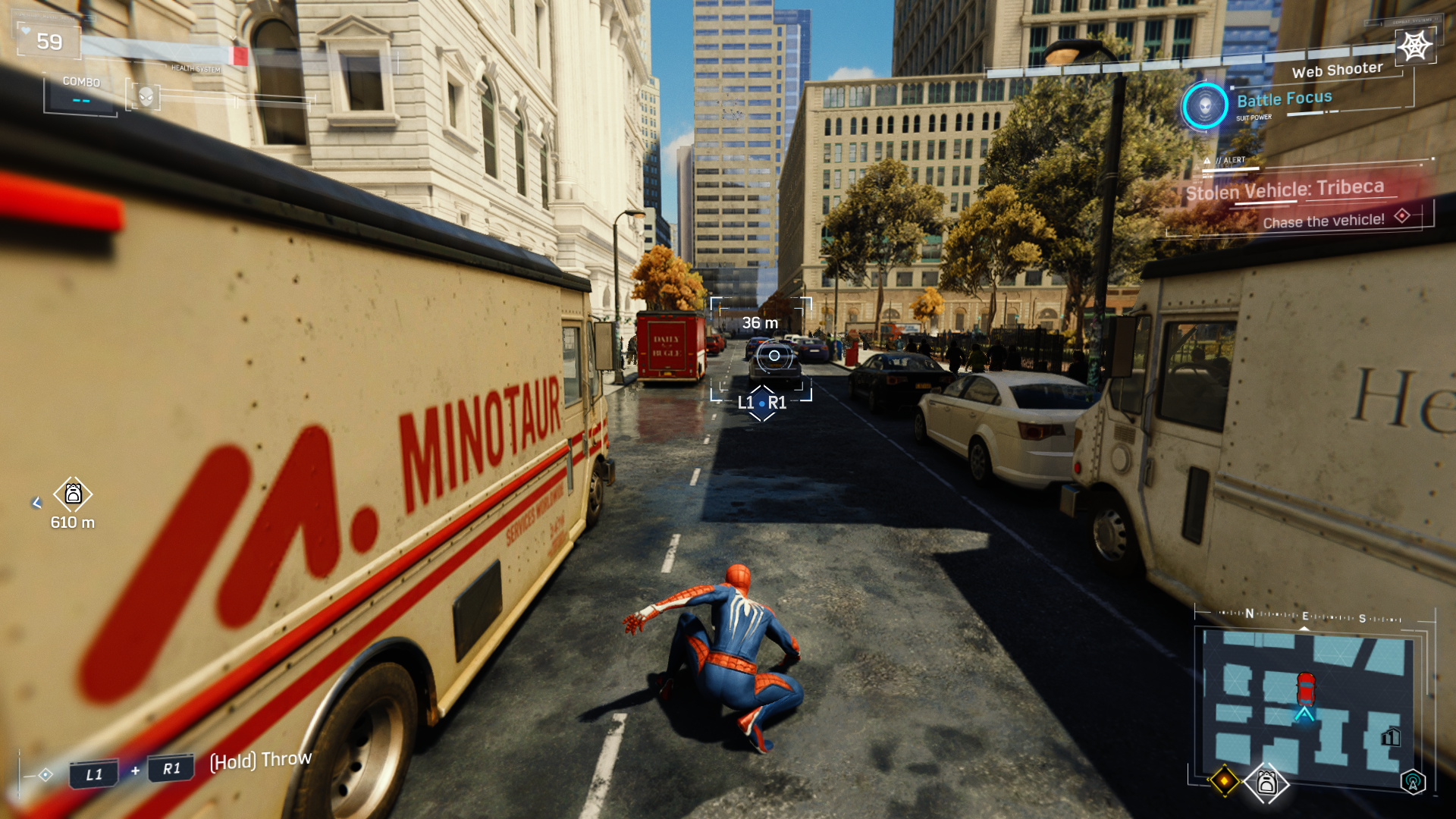Viewport: 1456px width, 819px height.
Task: Activate the Battle Focus suit power
Action: [1204, 106]
